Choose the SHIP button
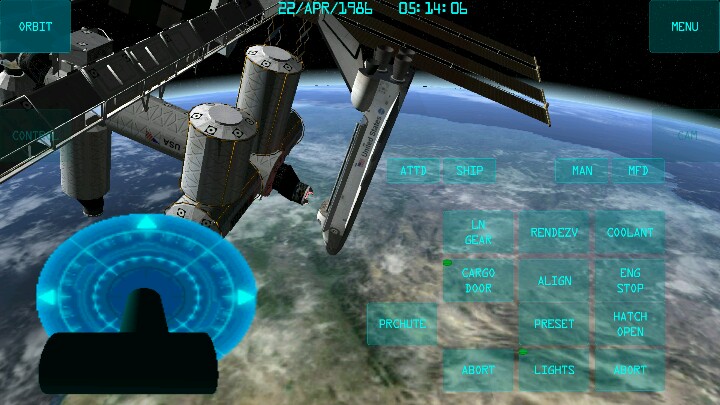 470,171
